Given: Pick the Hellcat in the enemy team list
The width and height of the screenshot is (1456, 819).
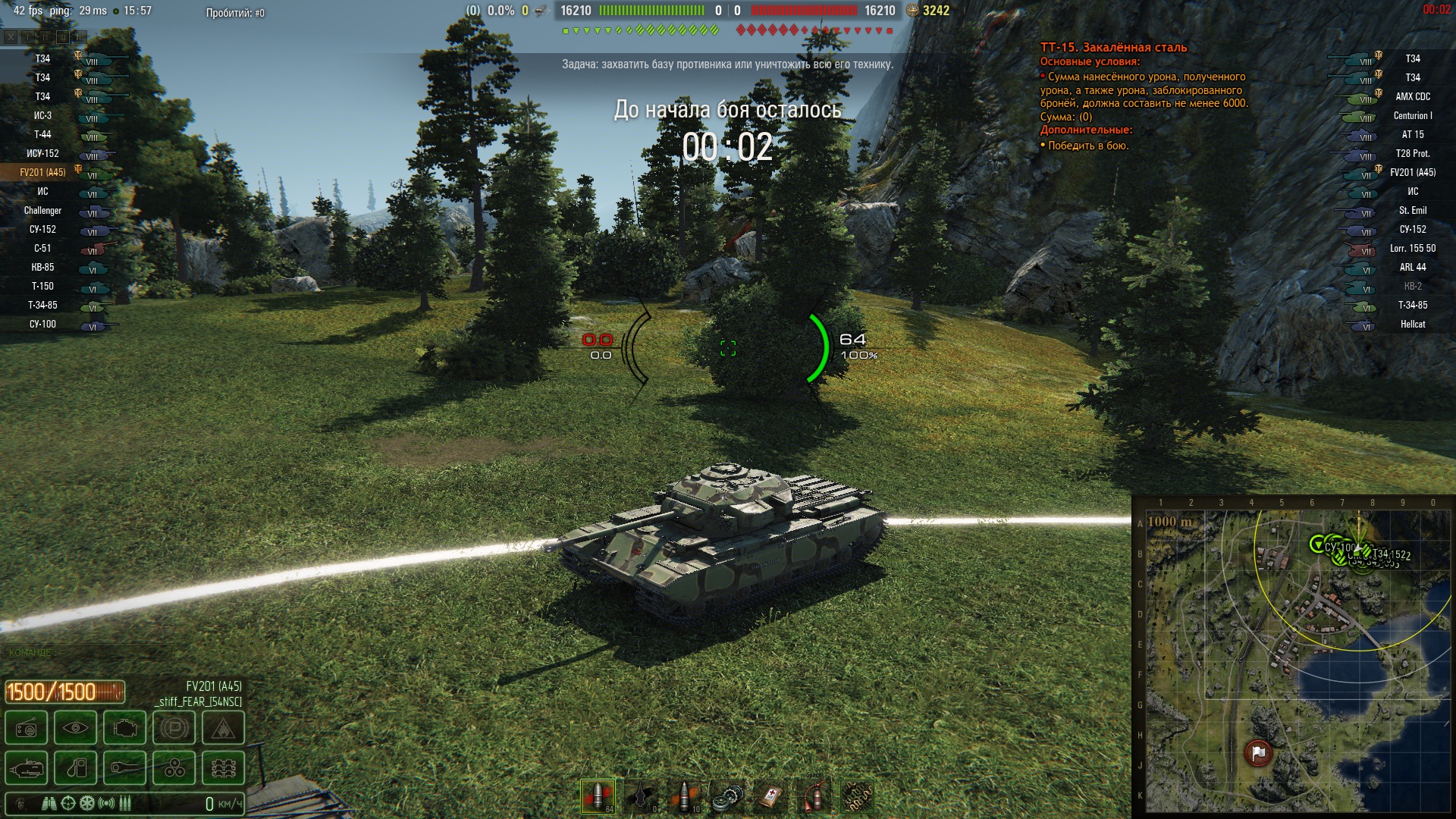Looking at the screenshot, I should point(1412,325).
